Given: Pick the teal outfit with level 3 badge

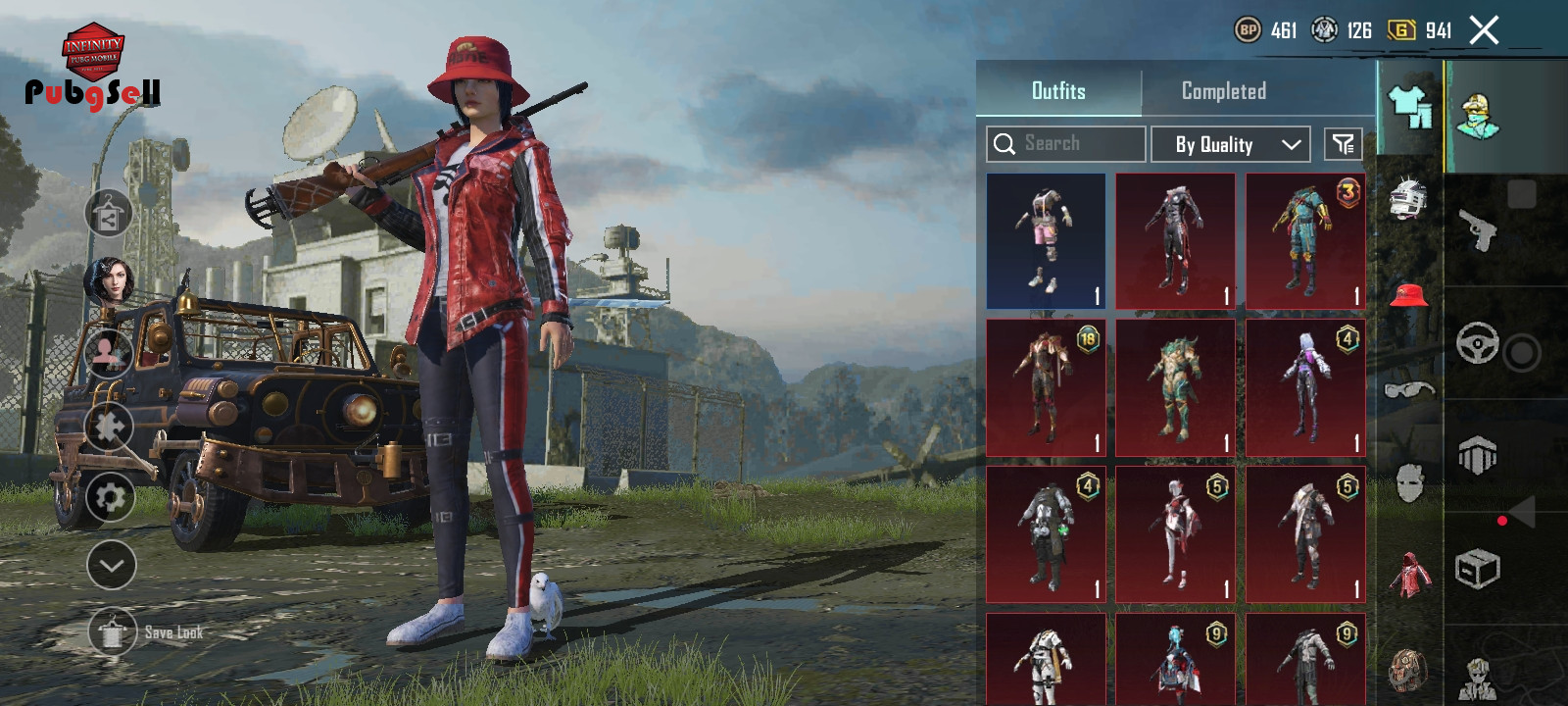Looking at the screenshot, I should [x=1305, y=241].
